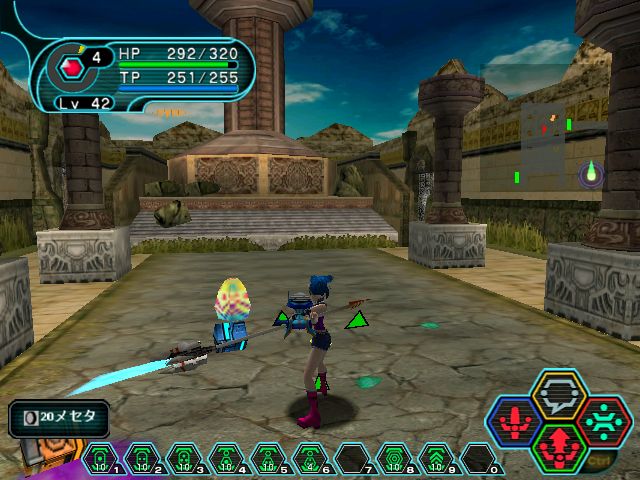Viewport: 640px width, 480px height.
Task: Activate the chevron icon in slot 9
Action: (436, 459)
